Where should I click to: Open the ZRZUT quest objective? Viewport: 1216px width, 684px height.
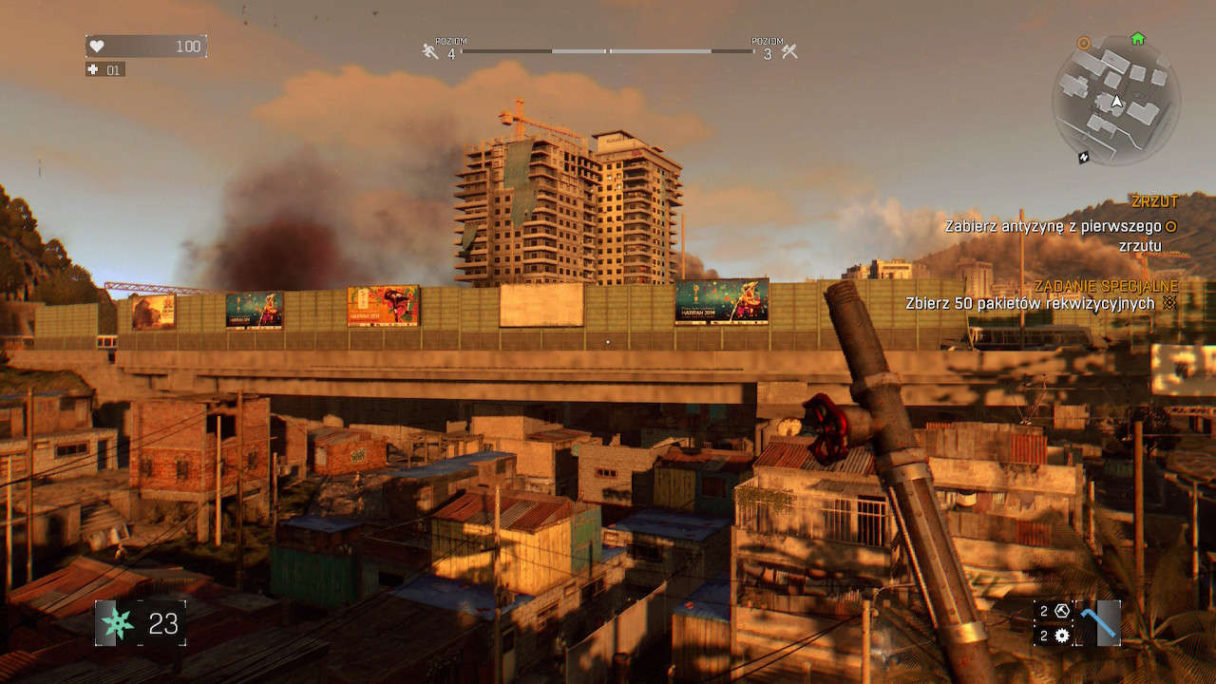pyautogui.click(x=1154, y=202)
